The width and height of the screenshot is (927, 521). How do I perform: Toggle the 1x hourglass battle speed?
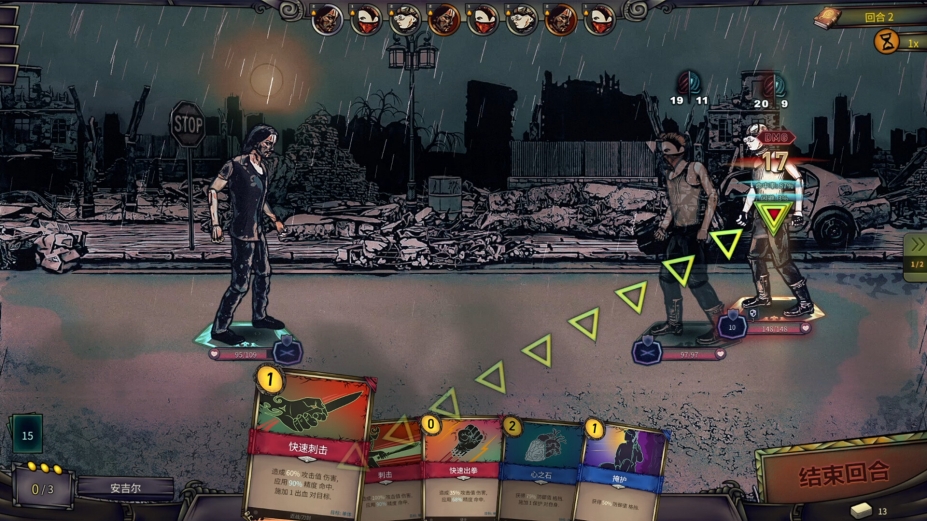point(888,42)
